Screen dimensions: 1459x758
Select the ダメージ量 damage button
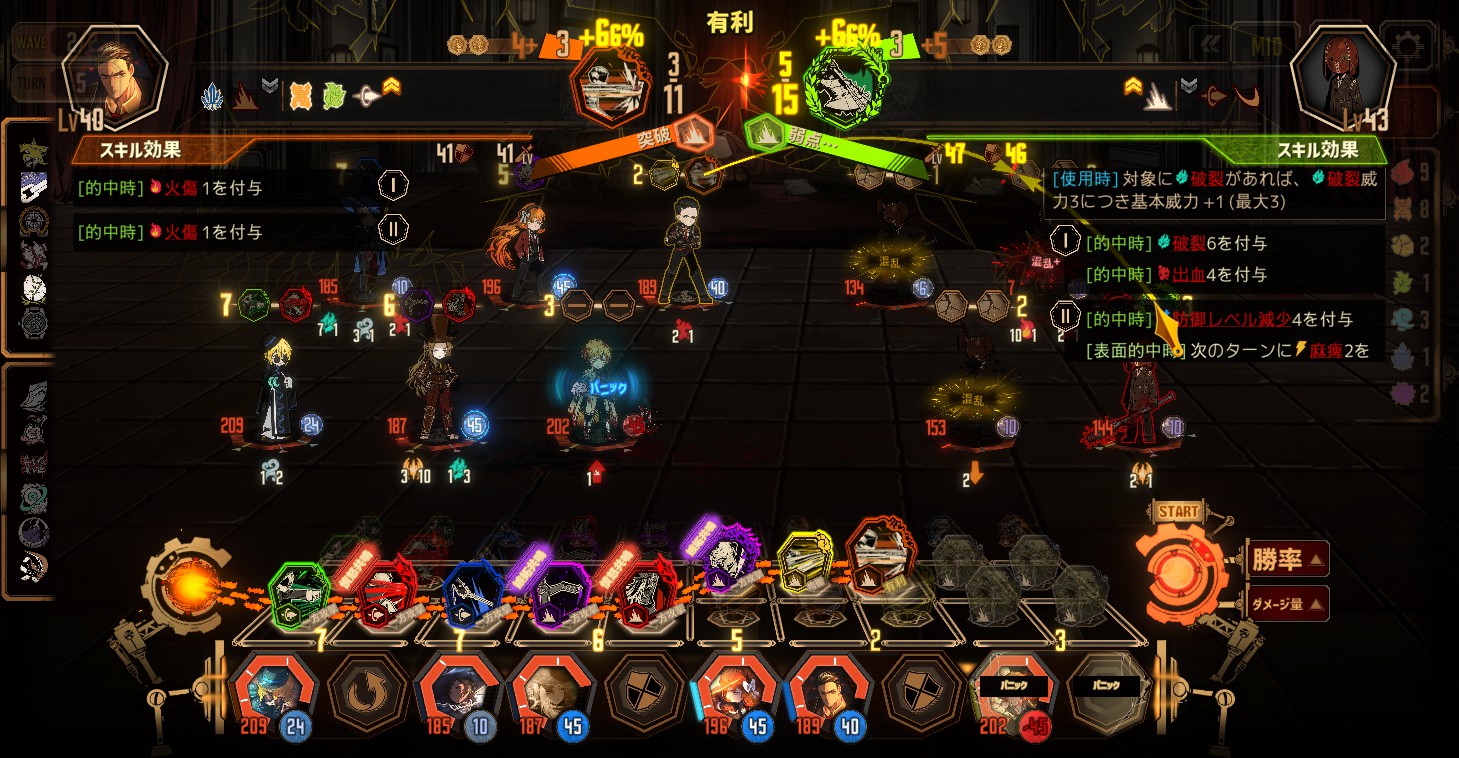[1288, 603]
